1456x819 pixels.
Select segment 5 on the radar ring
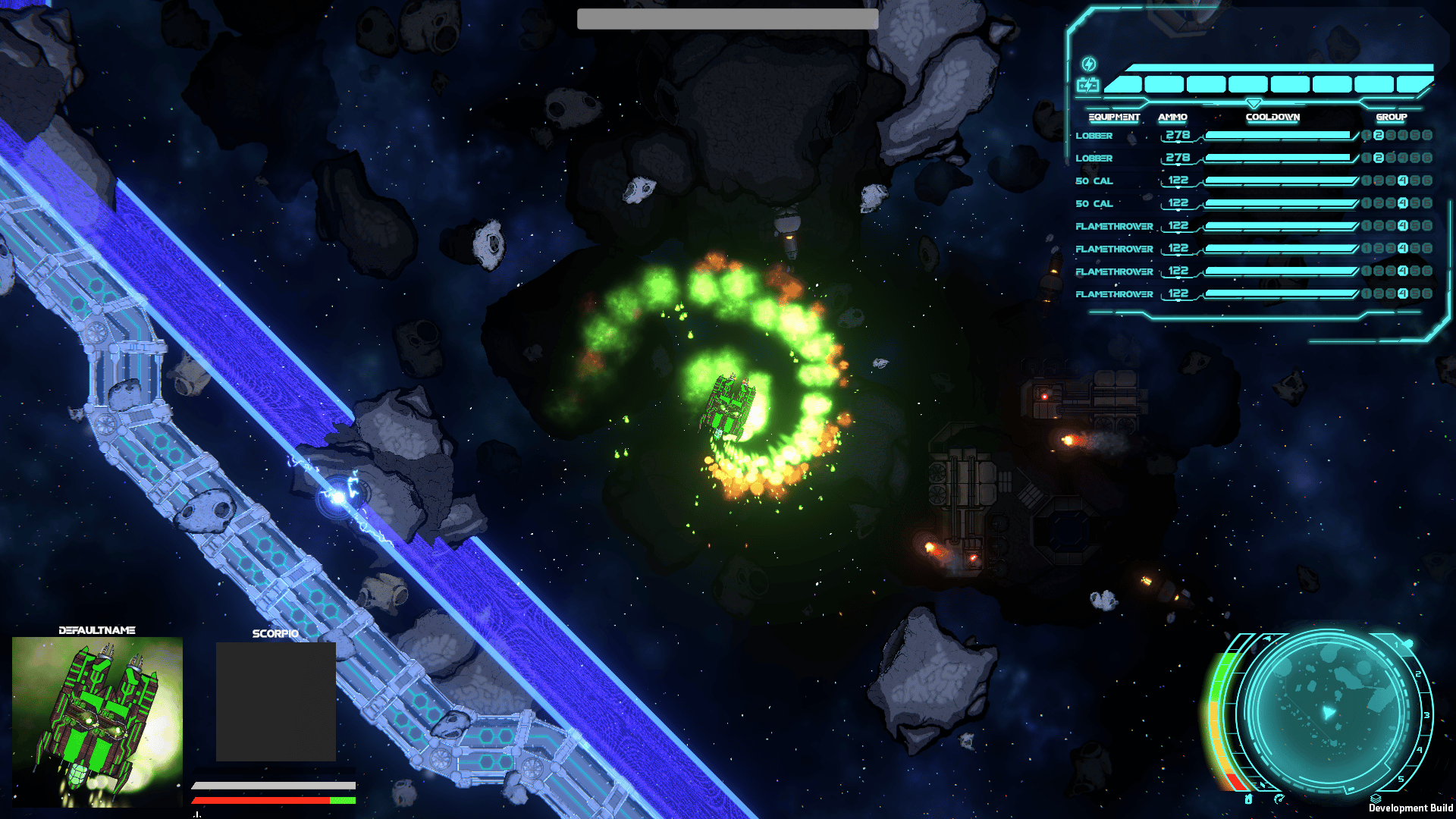coord(1401,779)
